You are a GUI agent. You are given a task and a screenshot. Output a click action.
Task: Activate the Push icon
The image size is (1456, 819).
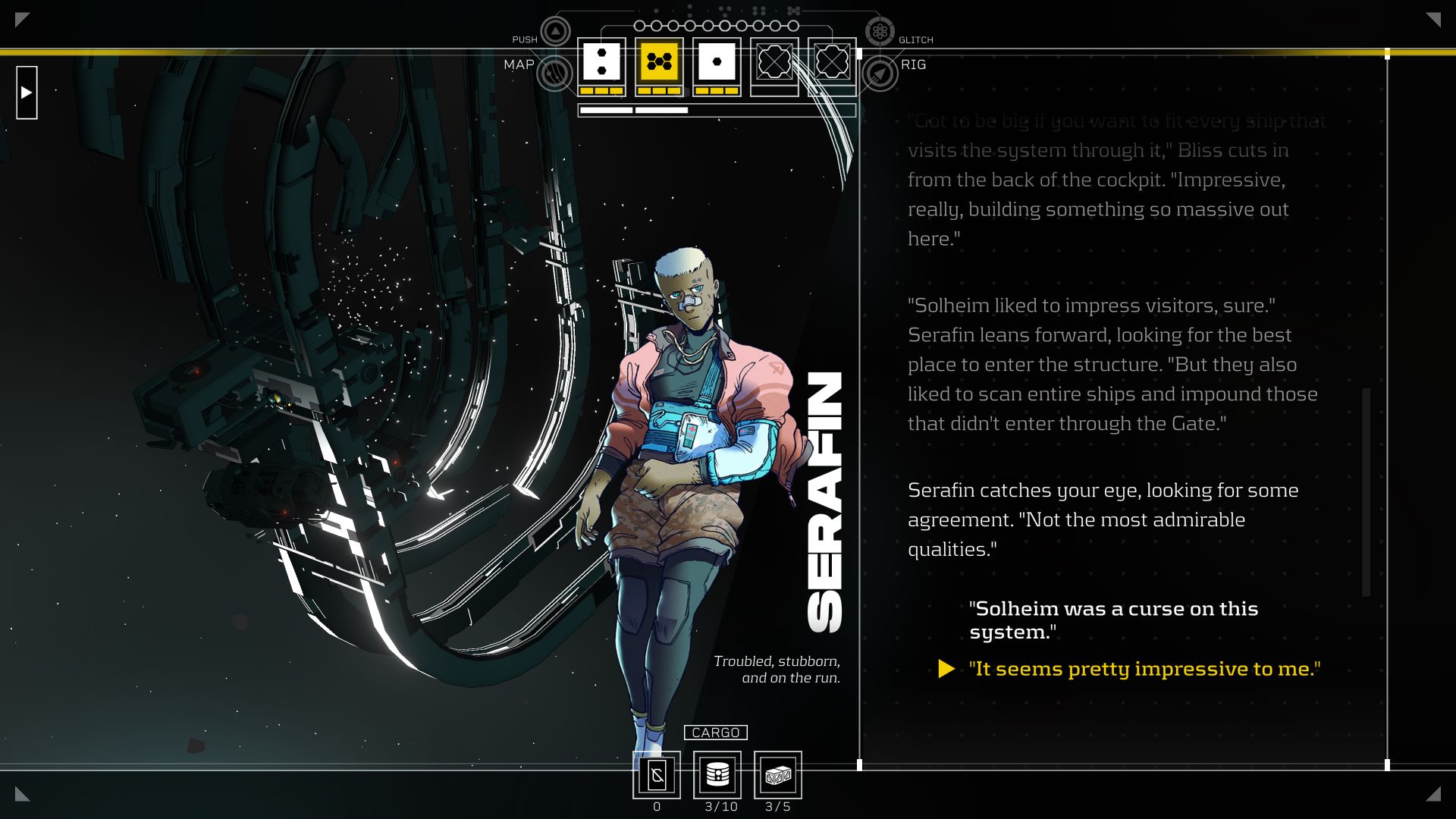(x=555, y=32)
